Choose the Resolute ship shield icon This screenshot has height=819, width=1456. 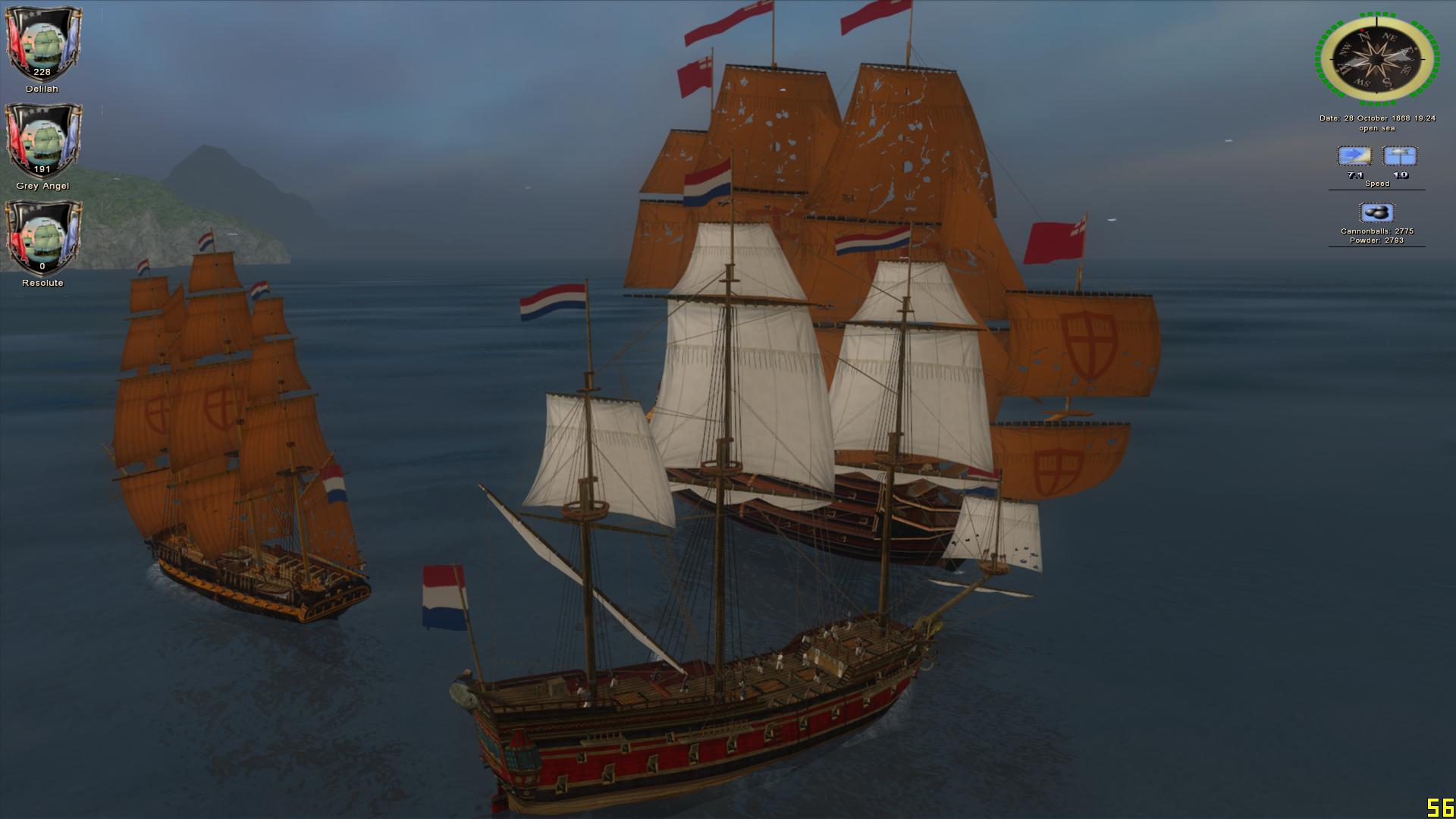[42, 238]
